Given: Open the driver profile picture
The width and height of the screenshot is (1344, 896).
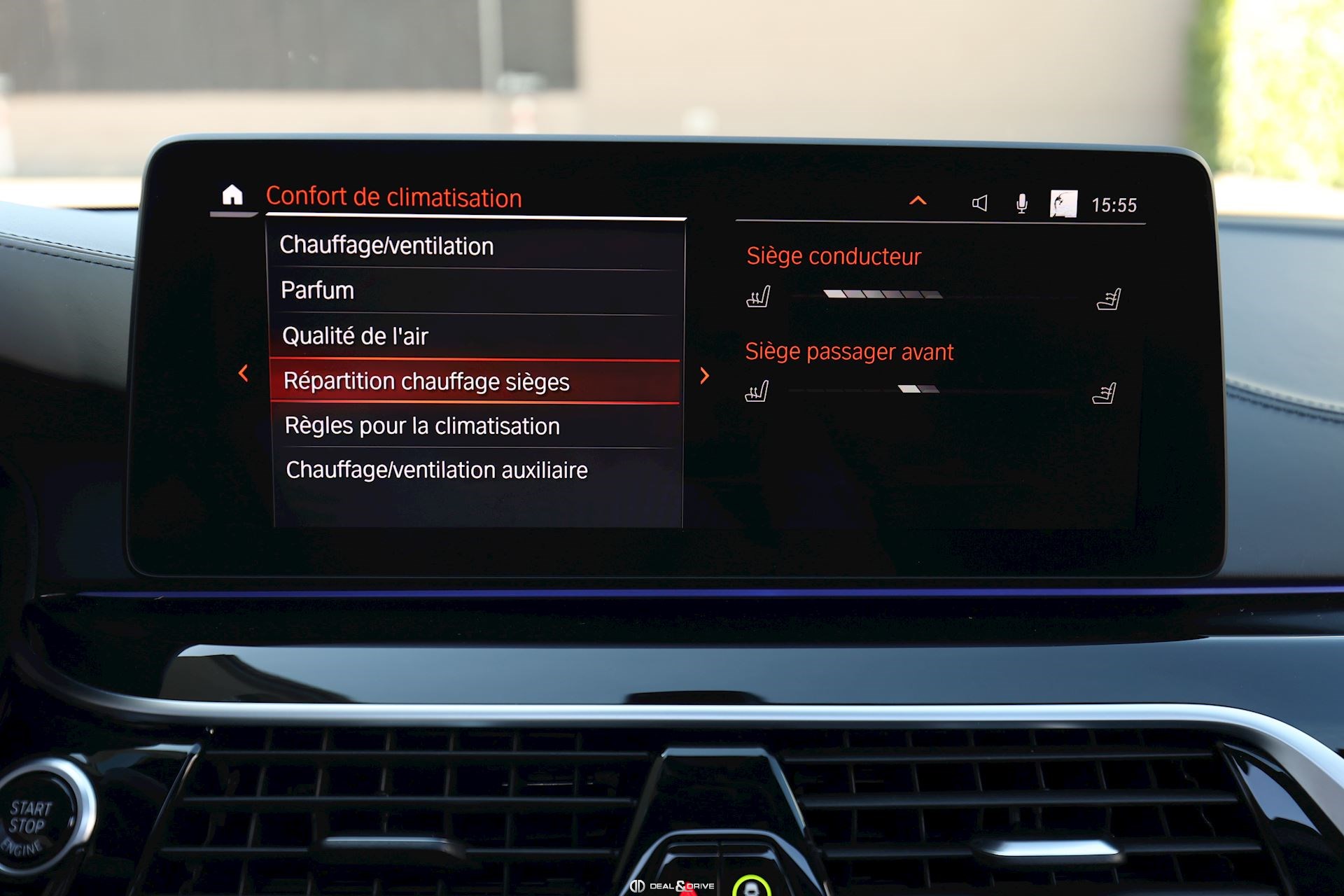Looking at the screenshot, I should tap(1063, 204).
